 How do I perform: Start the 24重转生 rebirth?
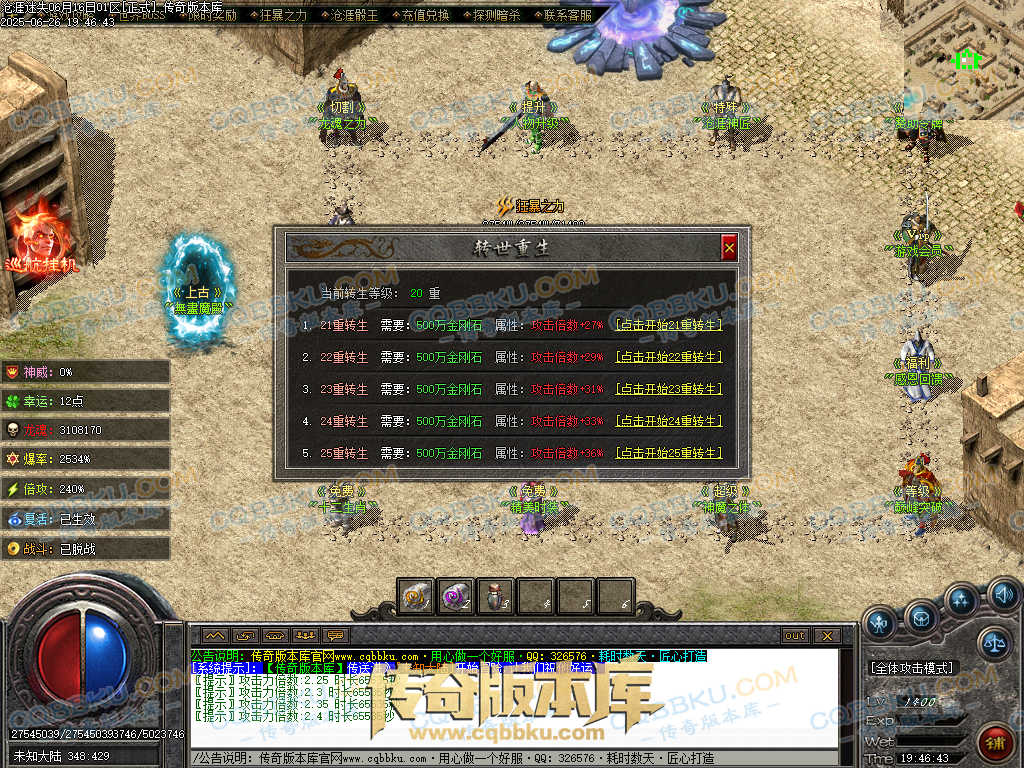[668, 421]
